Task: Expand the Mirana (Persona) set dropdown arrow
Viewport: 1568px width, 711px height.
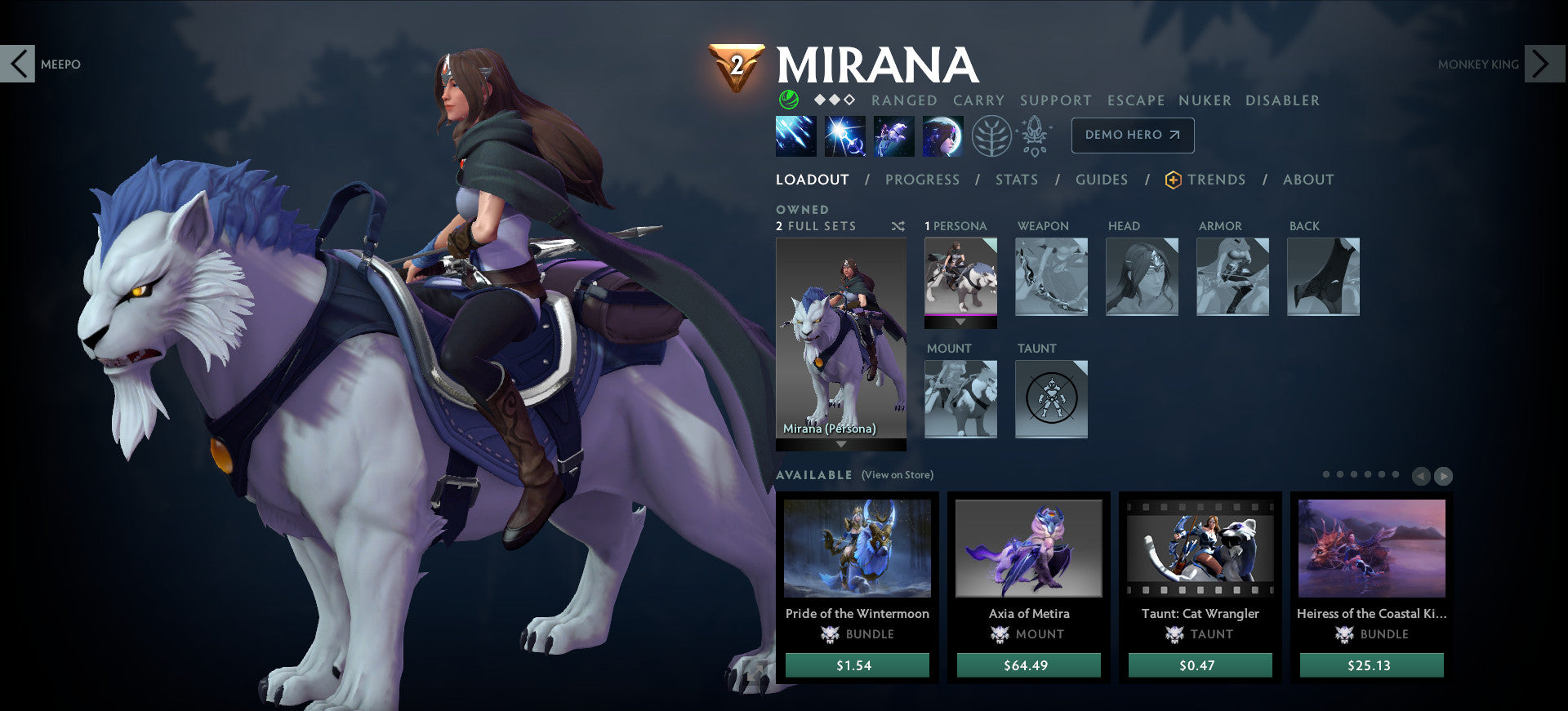Action: tap(841, 446)
